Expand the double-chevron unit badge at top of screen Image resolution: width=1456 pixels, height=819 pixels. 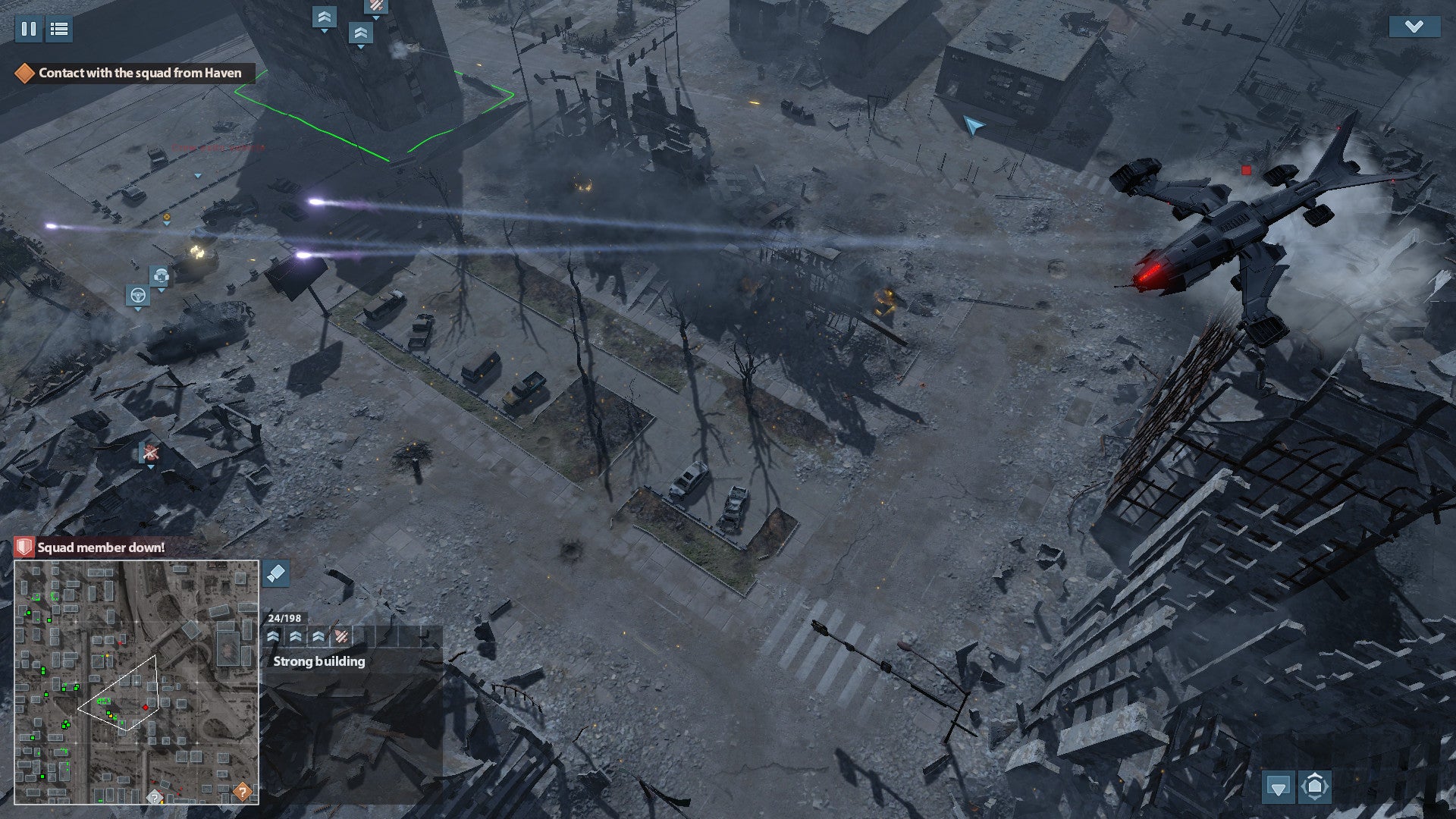325,15
